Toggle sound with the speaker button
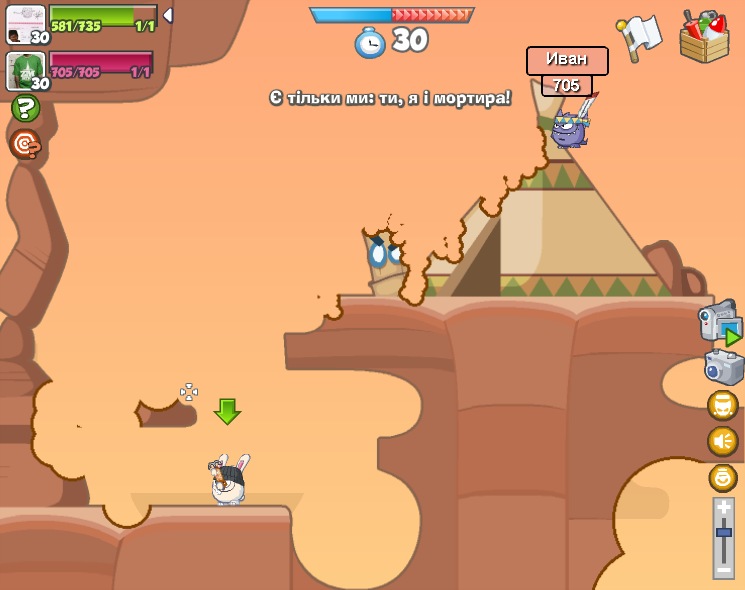This screenshot has height=590, width=745. [722, 441]
